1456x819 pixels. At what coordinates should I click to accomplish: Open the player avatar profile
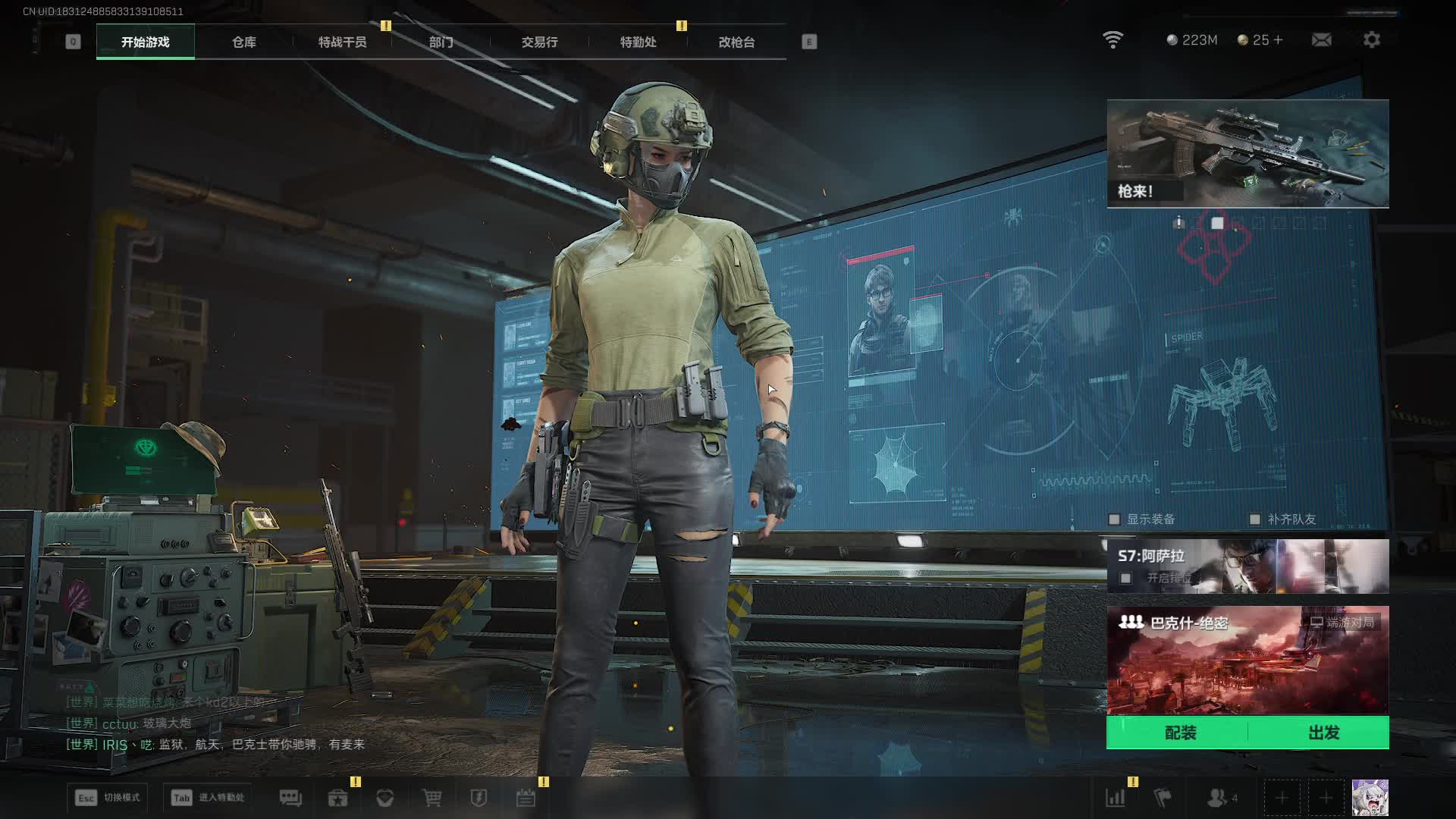pos(1370,798)
